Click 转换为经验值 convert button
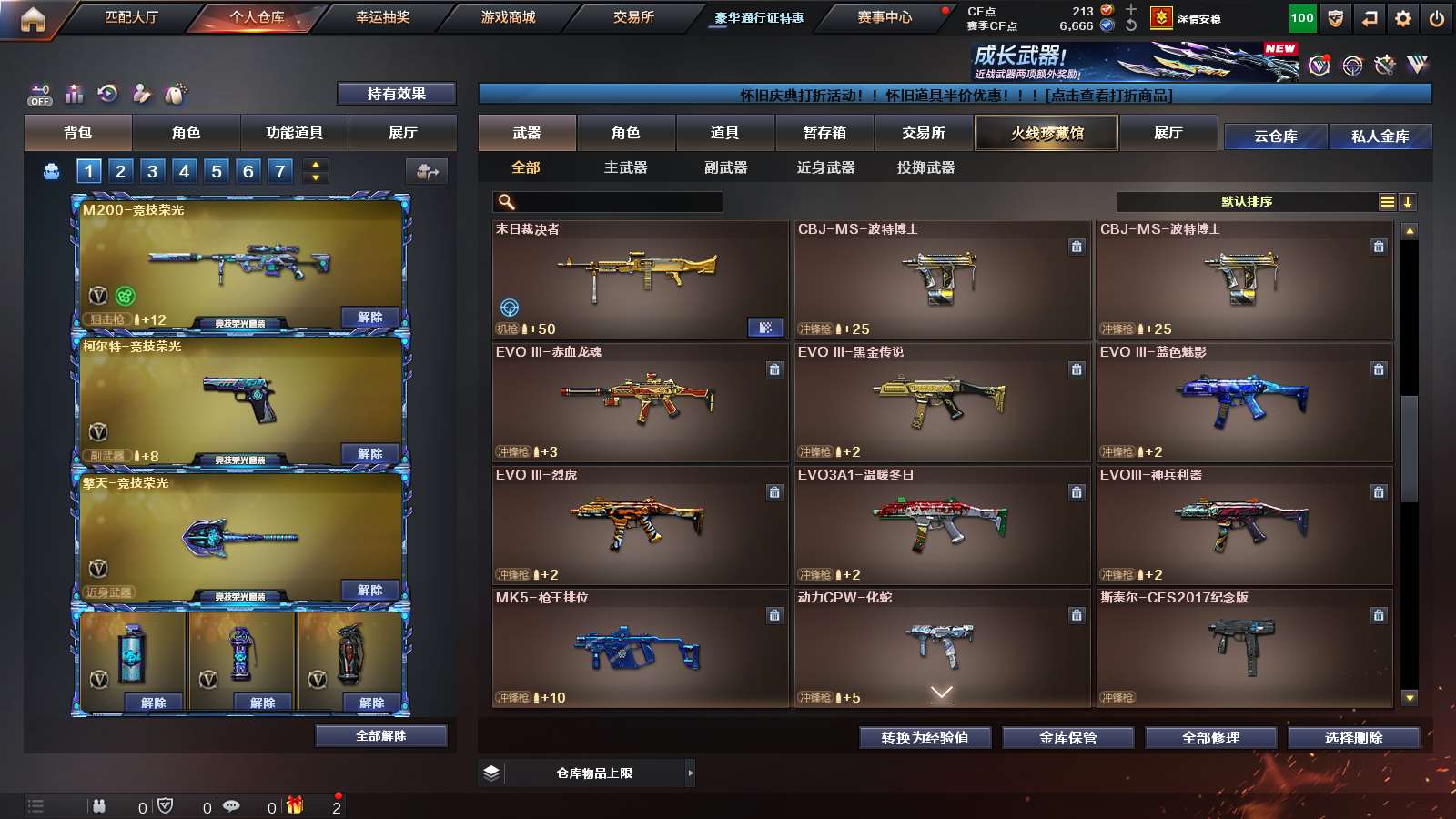The width and height of the screenshot is (1456, 819). (x=925, y=738)
